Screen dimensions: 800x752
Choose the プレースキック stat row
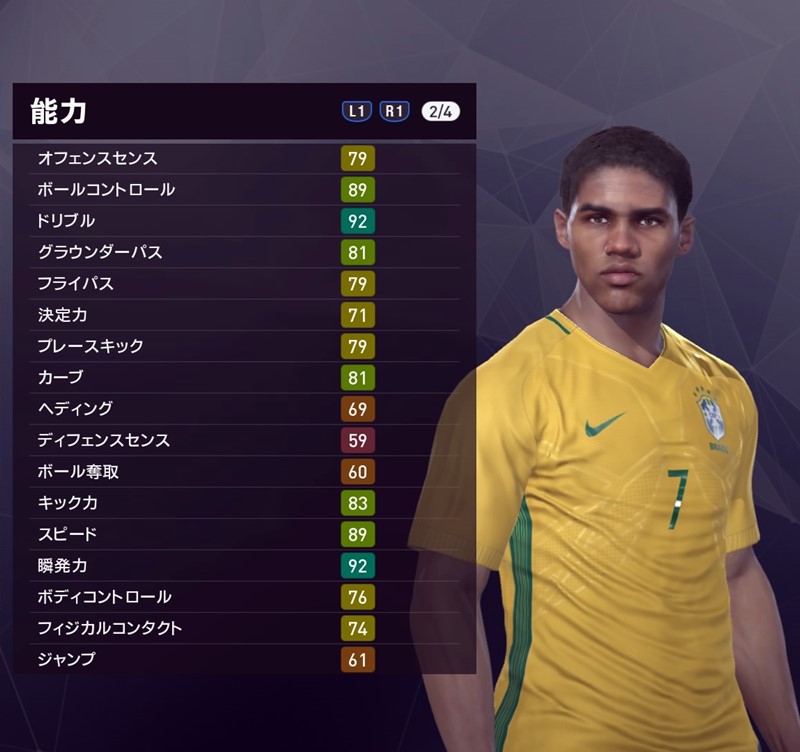pyautogui.click(x=240, y=346)
